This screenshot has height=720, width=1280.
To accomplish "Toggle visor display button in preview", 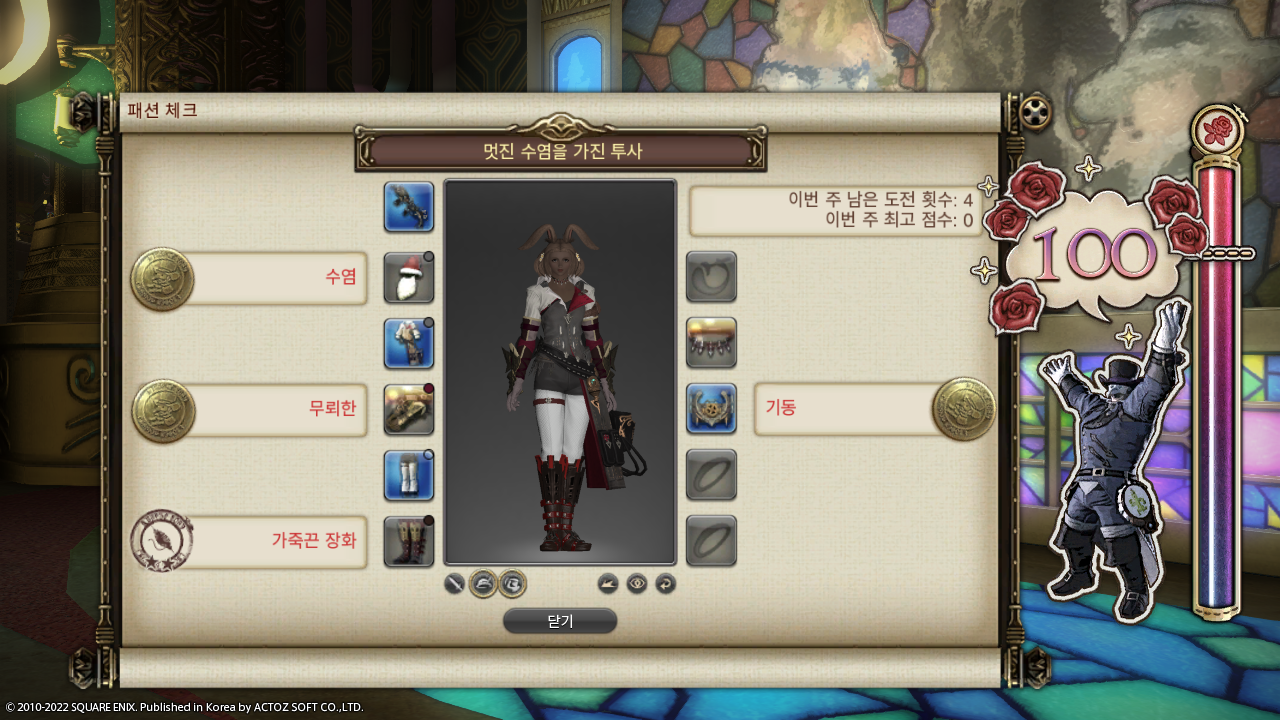I will point(512,583).
